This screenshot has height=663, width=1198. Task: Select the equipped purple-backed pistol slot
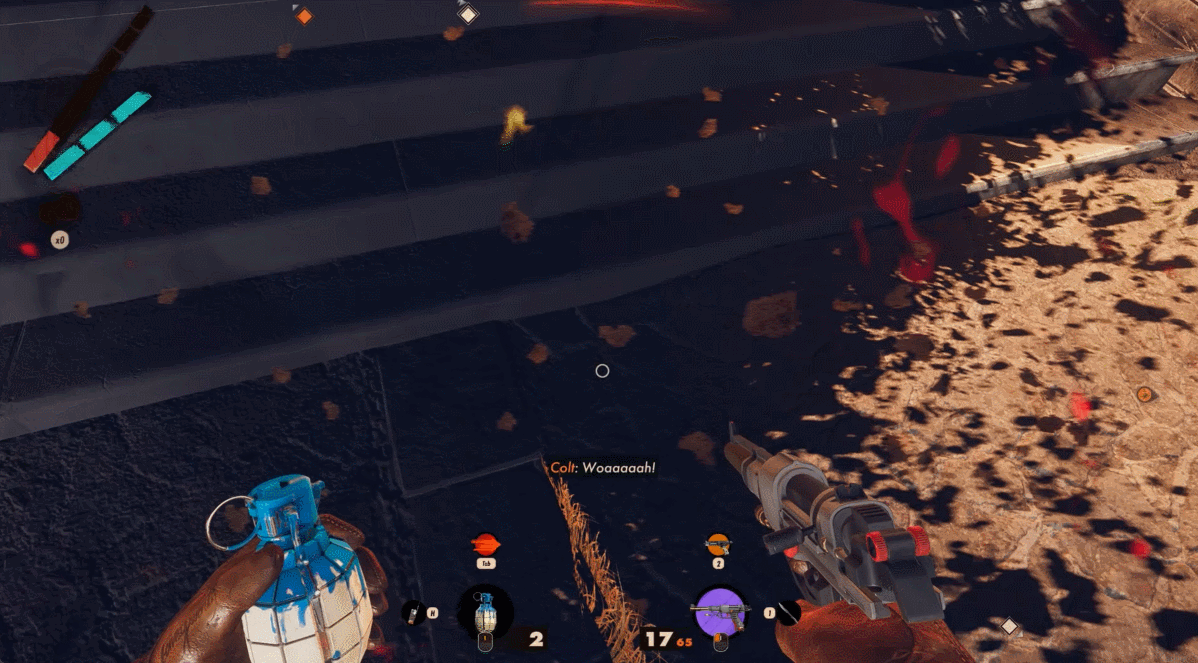point(720,611)
